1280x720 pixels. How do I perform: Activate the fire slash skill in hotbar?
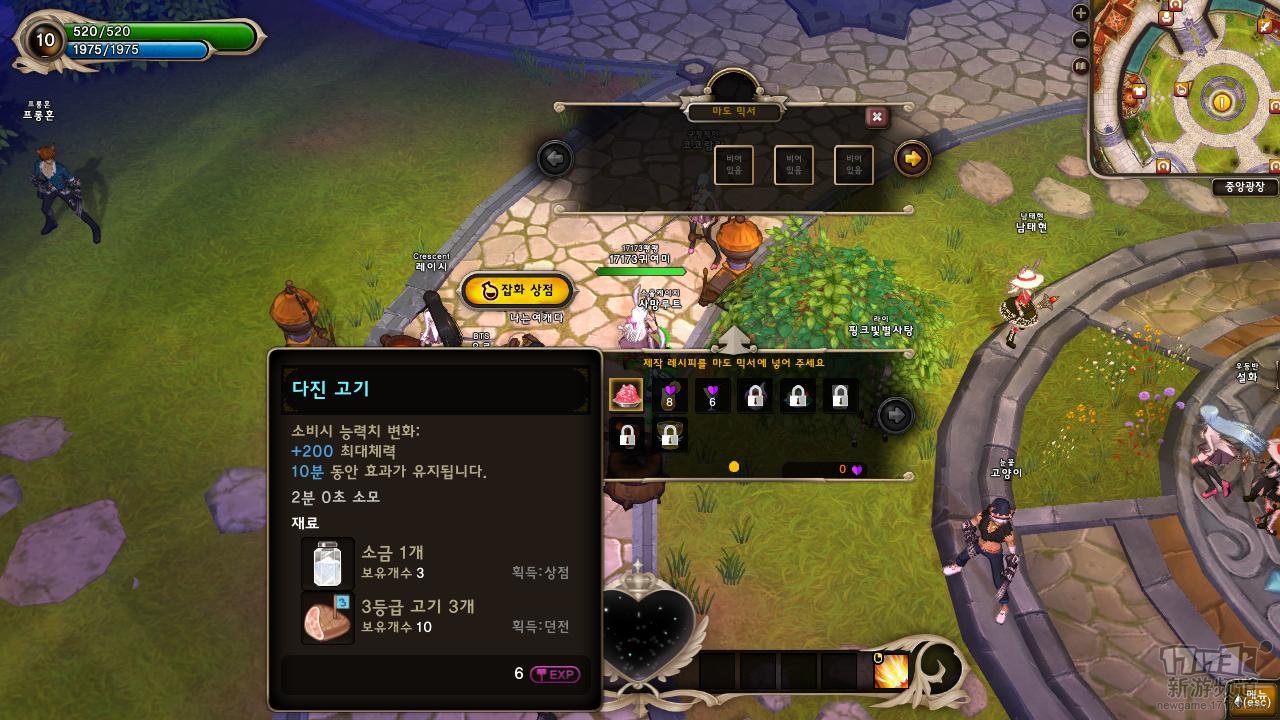pyautogui.click(x=890, y=671)
